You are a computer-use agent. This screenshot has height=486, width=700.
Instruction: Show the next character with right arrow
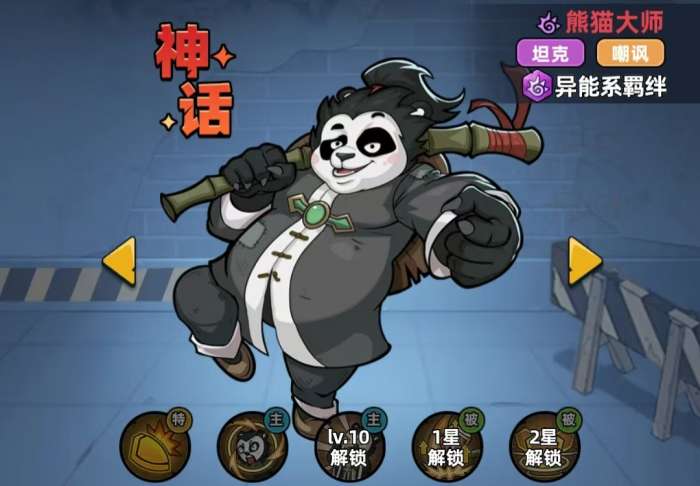coord(585,261)
